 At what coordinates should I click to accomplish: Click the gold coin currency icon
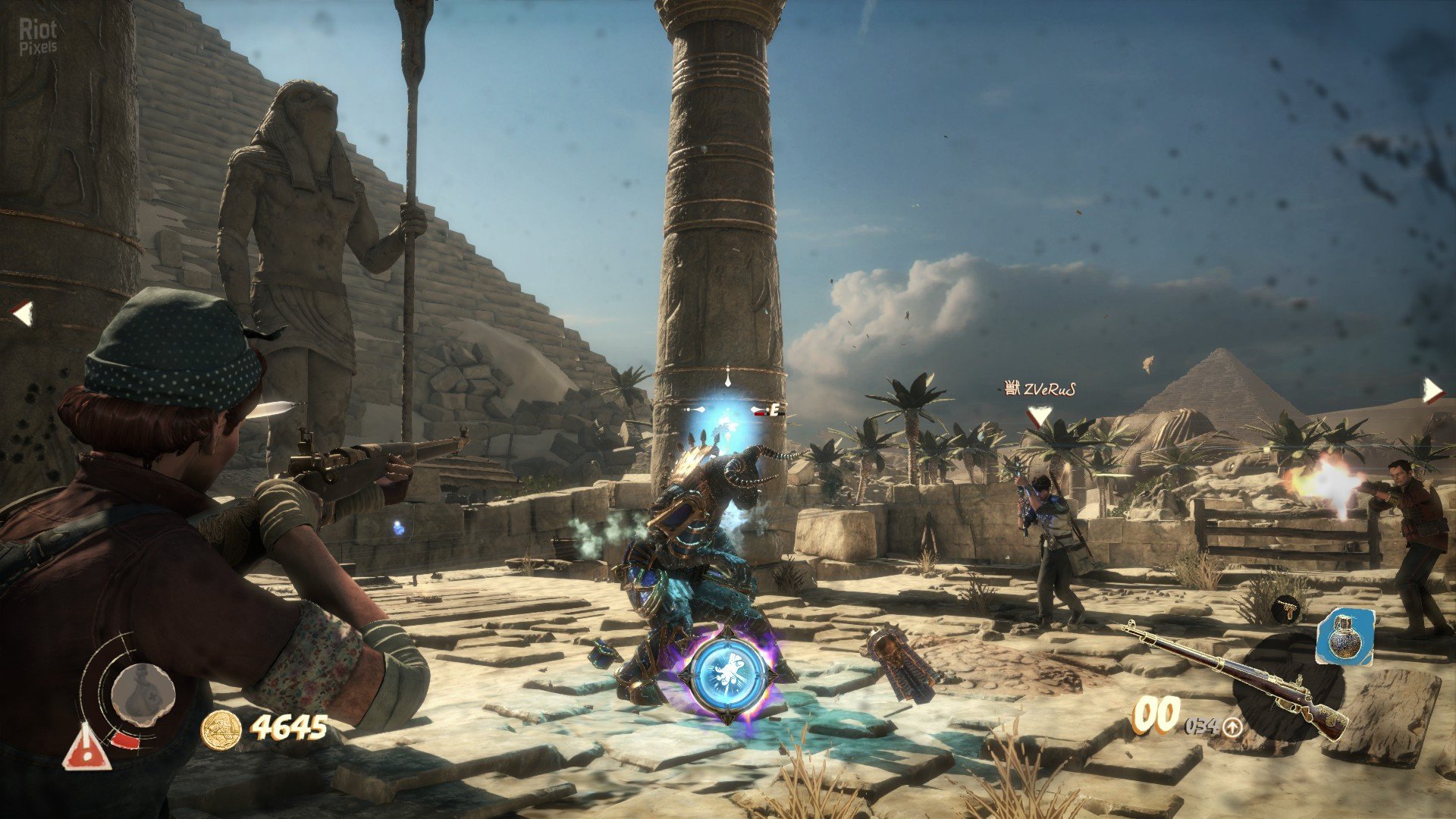(221, 730)
